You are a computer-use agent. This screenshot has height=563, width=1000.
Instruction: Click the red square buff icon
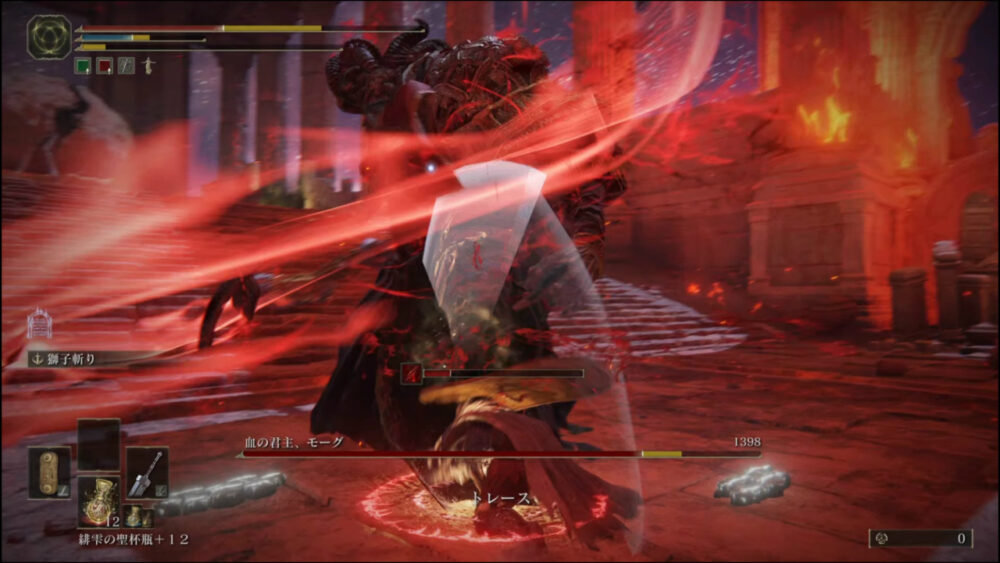click(104, 66)
